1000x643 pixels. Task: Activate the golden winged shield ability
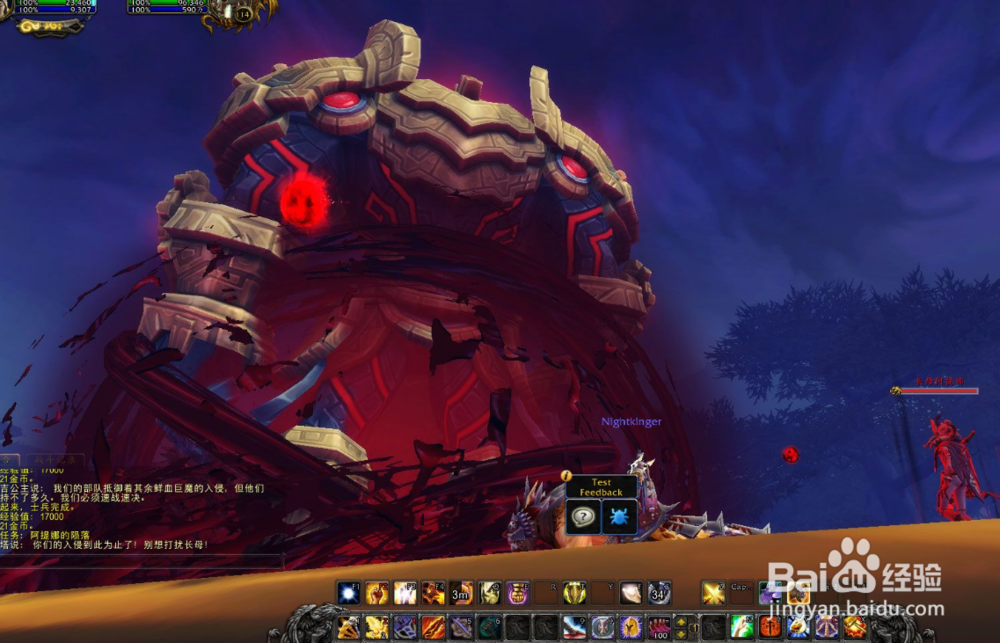click(573, 592)
